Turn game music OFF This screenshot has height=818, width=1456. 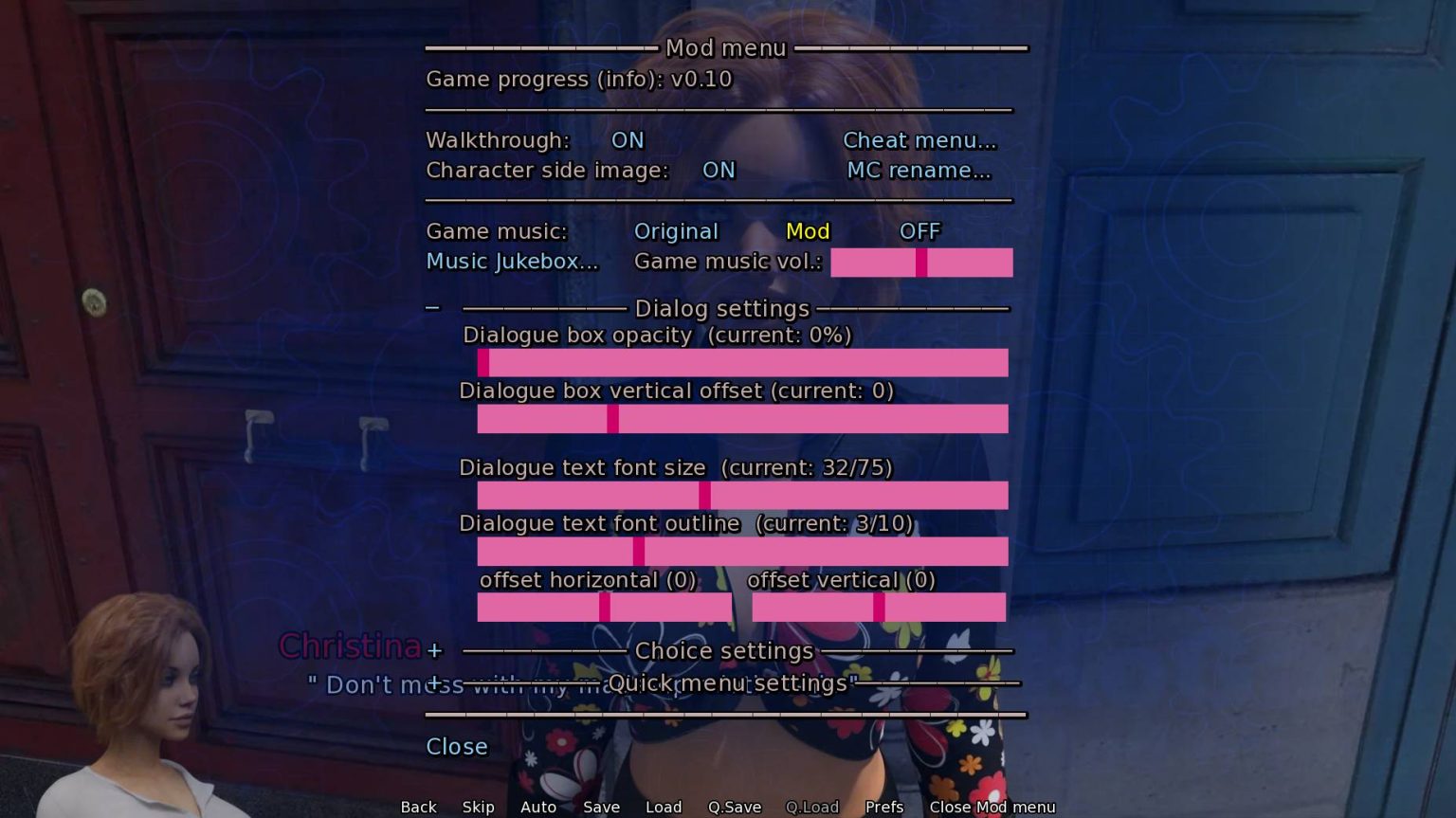coord(919,232)
